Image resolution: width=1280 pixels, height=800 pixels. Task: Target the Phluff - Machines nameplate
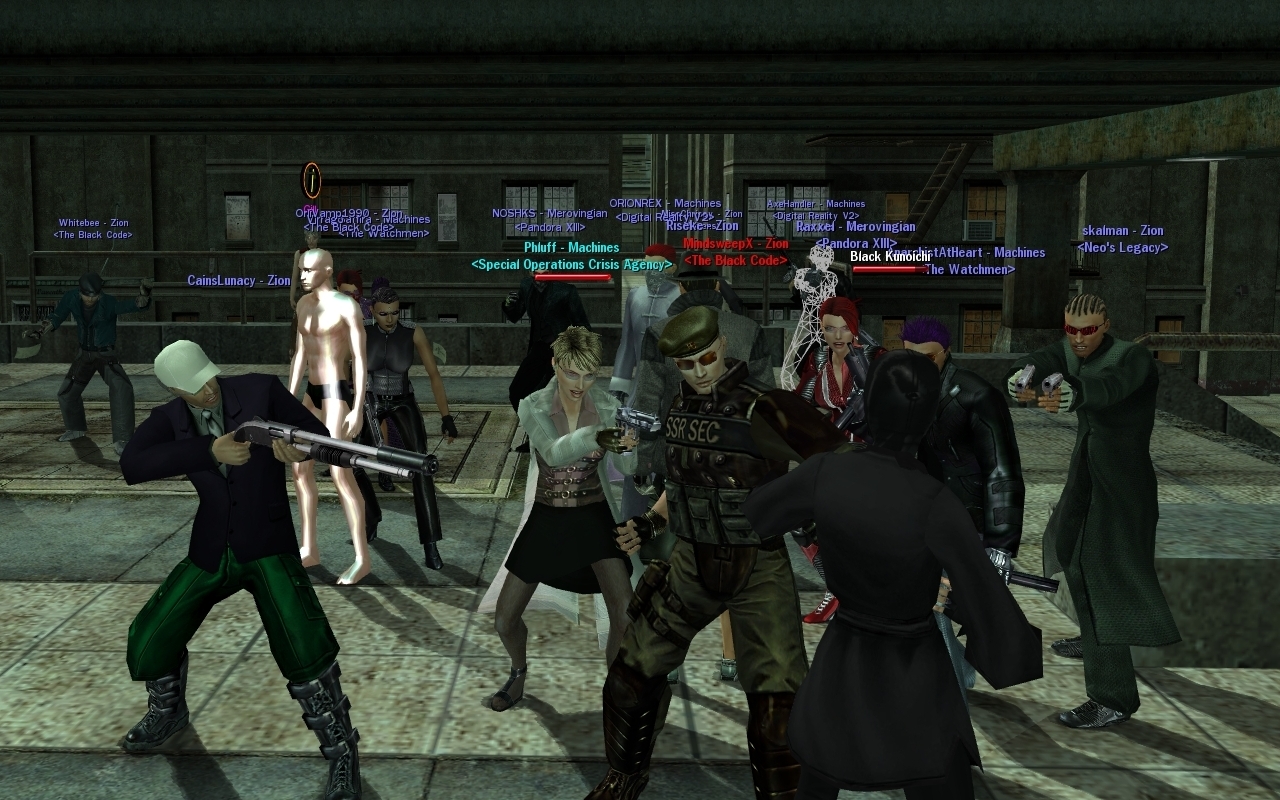point(571,247)
